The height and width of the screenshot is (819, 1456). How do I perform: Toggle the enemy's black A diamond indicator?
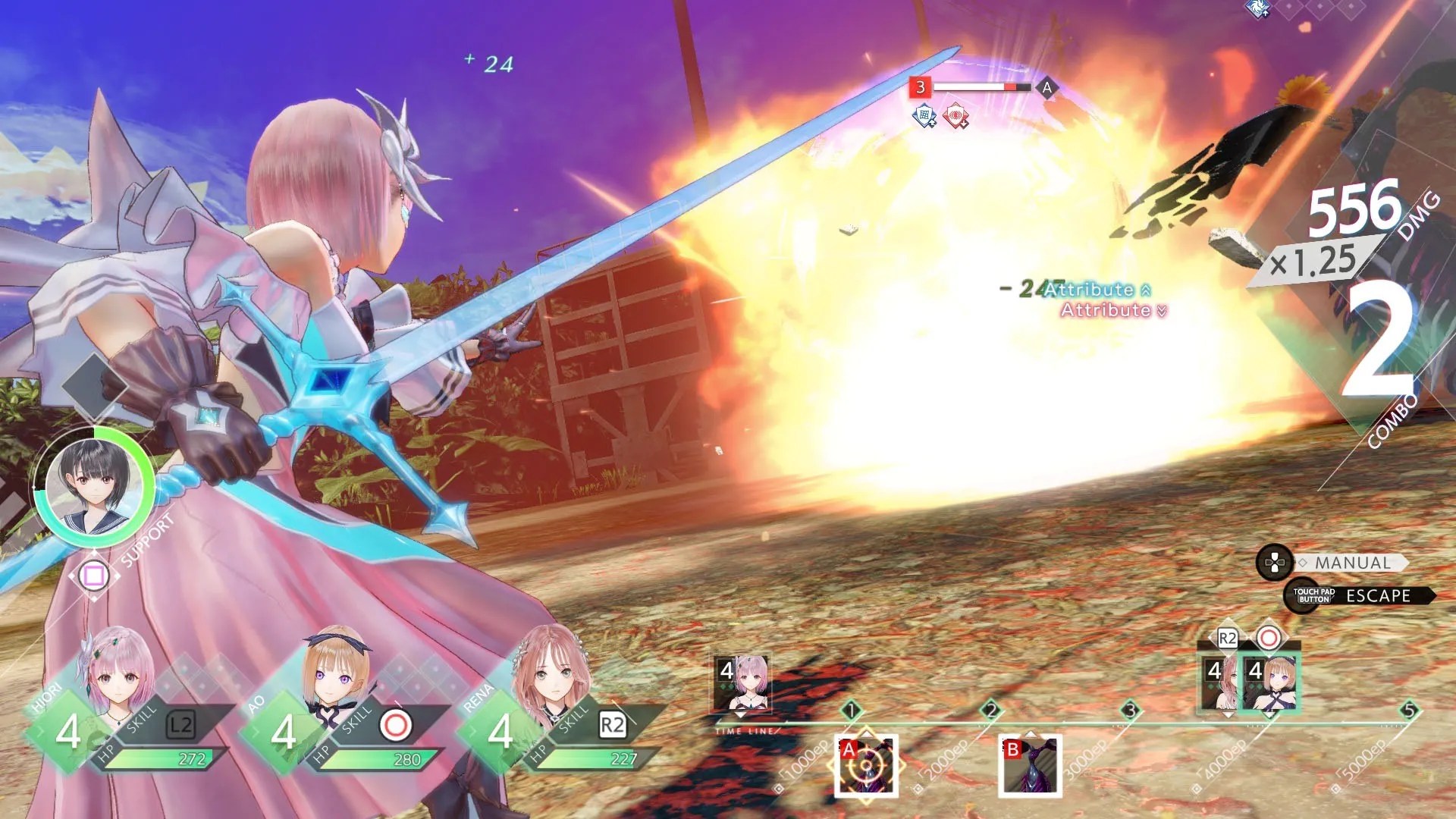[x=1046, y=89]
